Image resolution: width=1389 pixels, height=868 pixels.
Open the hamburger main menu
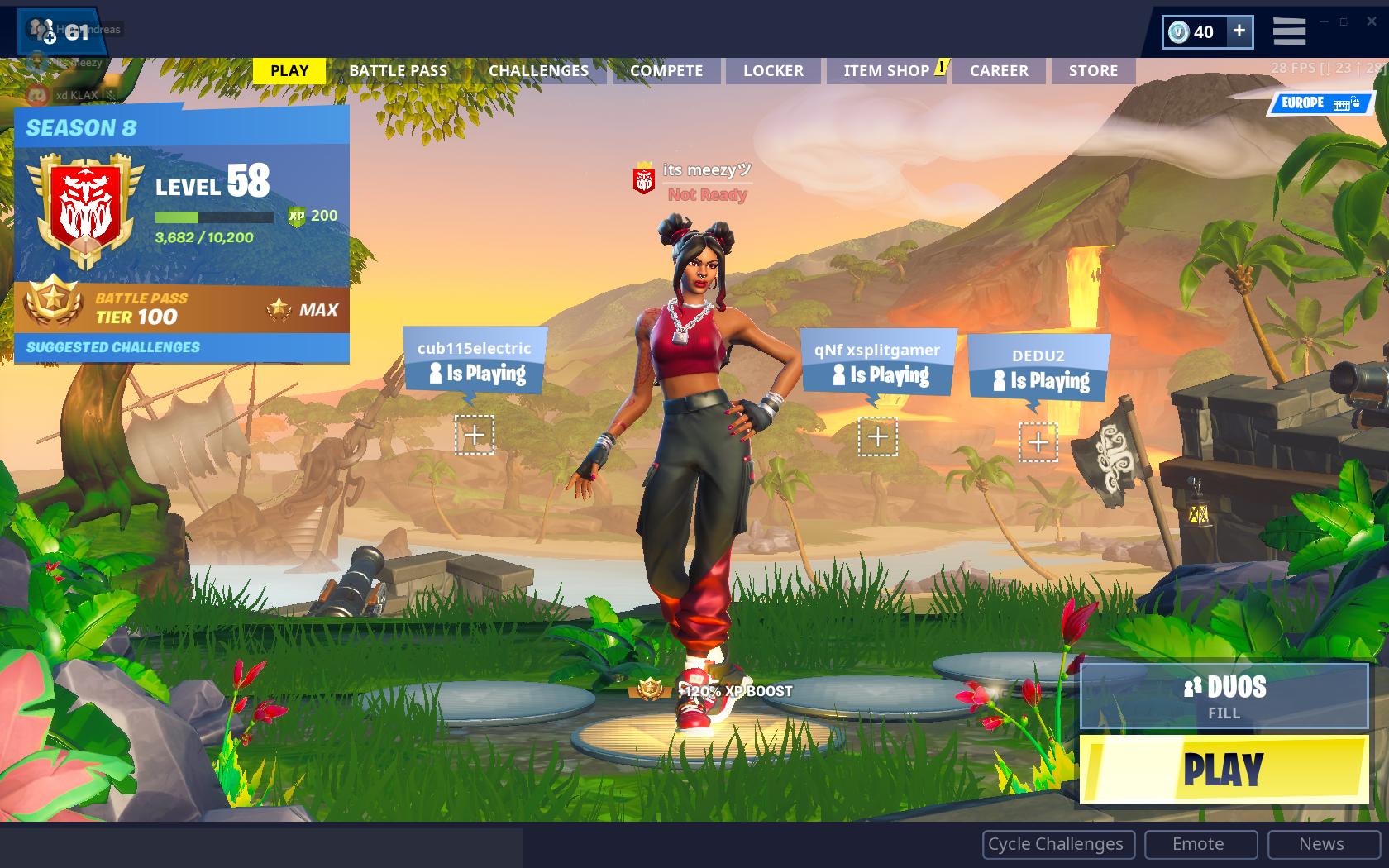1290,31
